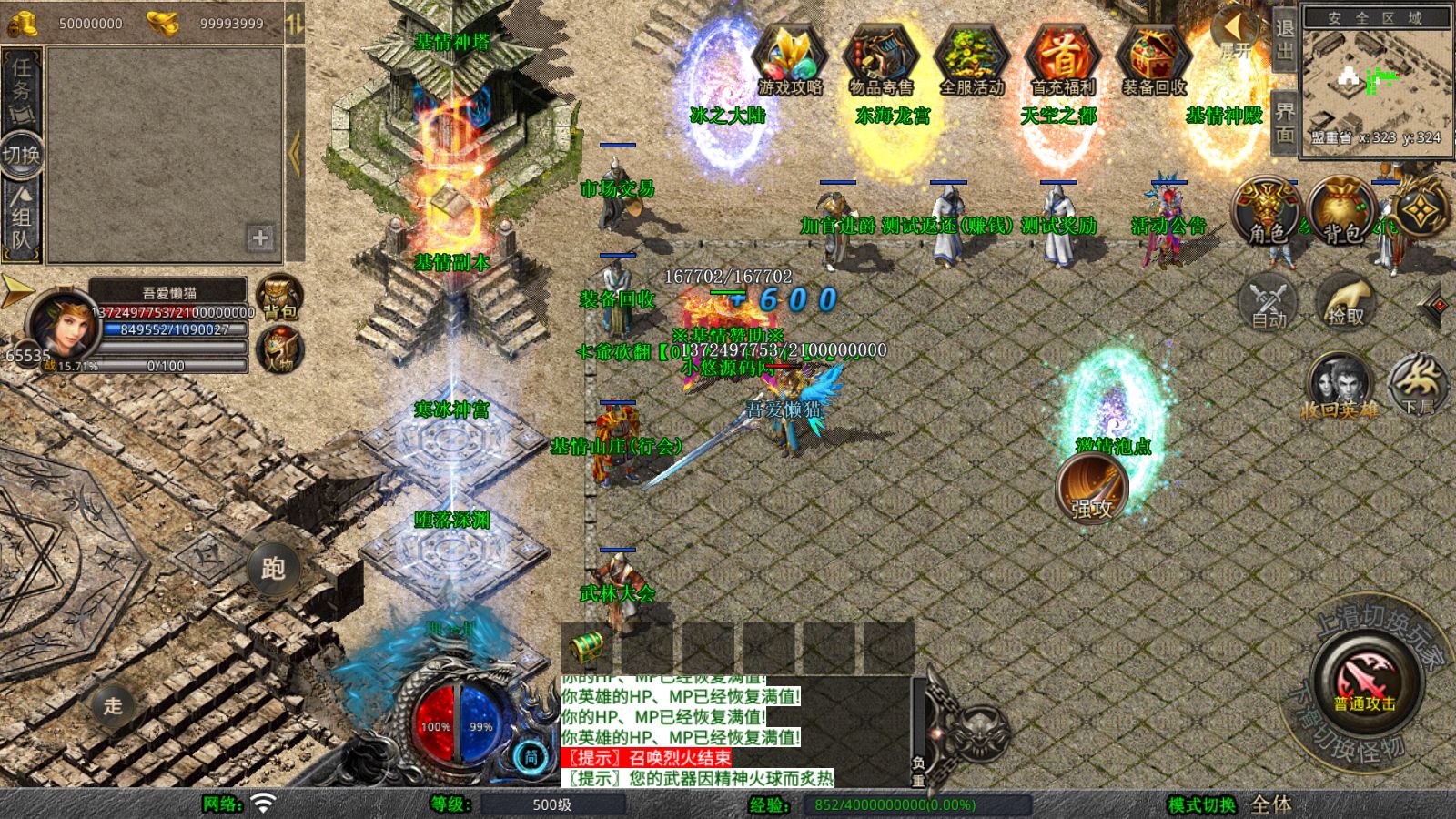Activate the 强攻 power attack skill
Image resolution: width=1456 pixels, height=819 pixels.
point(1092,489)
